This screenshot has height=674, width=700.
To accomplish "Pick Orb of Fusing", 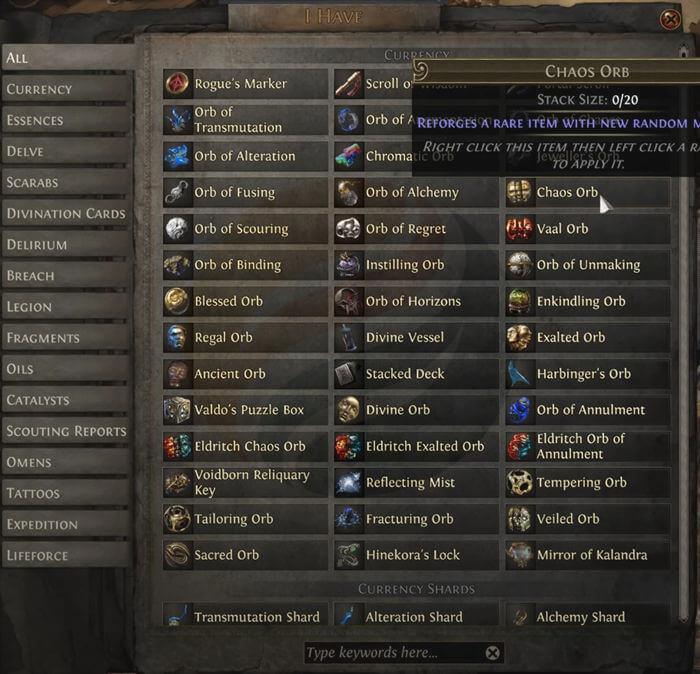I will pyautogui.click(x=245, y=192).
